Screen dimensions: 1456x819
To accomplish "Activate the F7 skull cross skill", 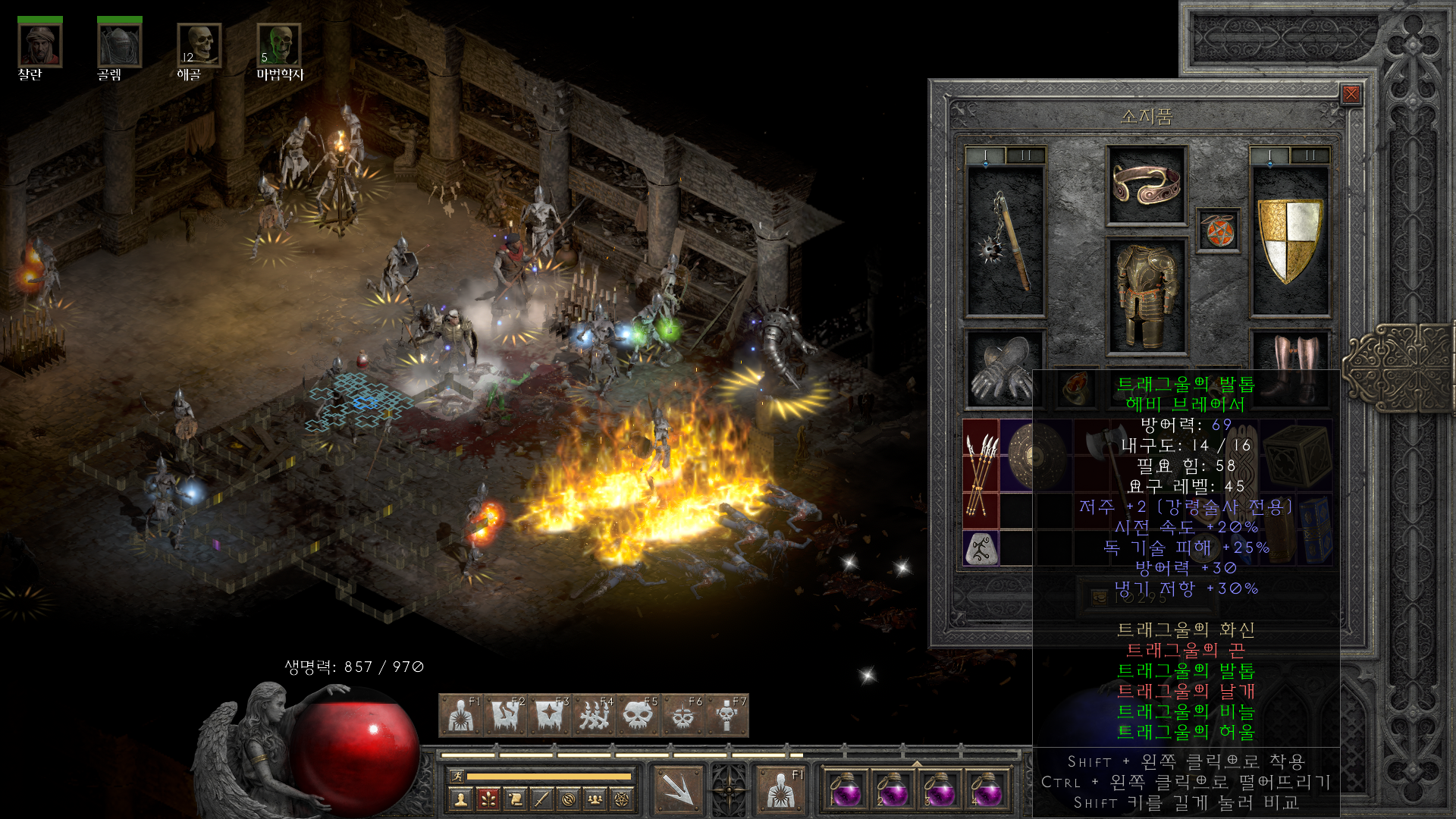I will click(726, 715).
